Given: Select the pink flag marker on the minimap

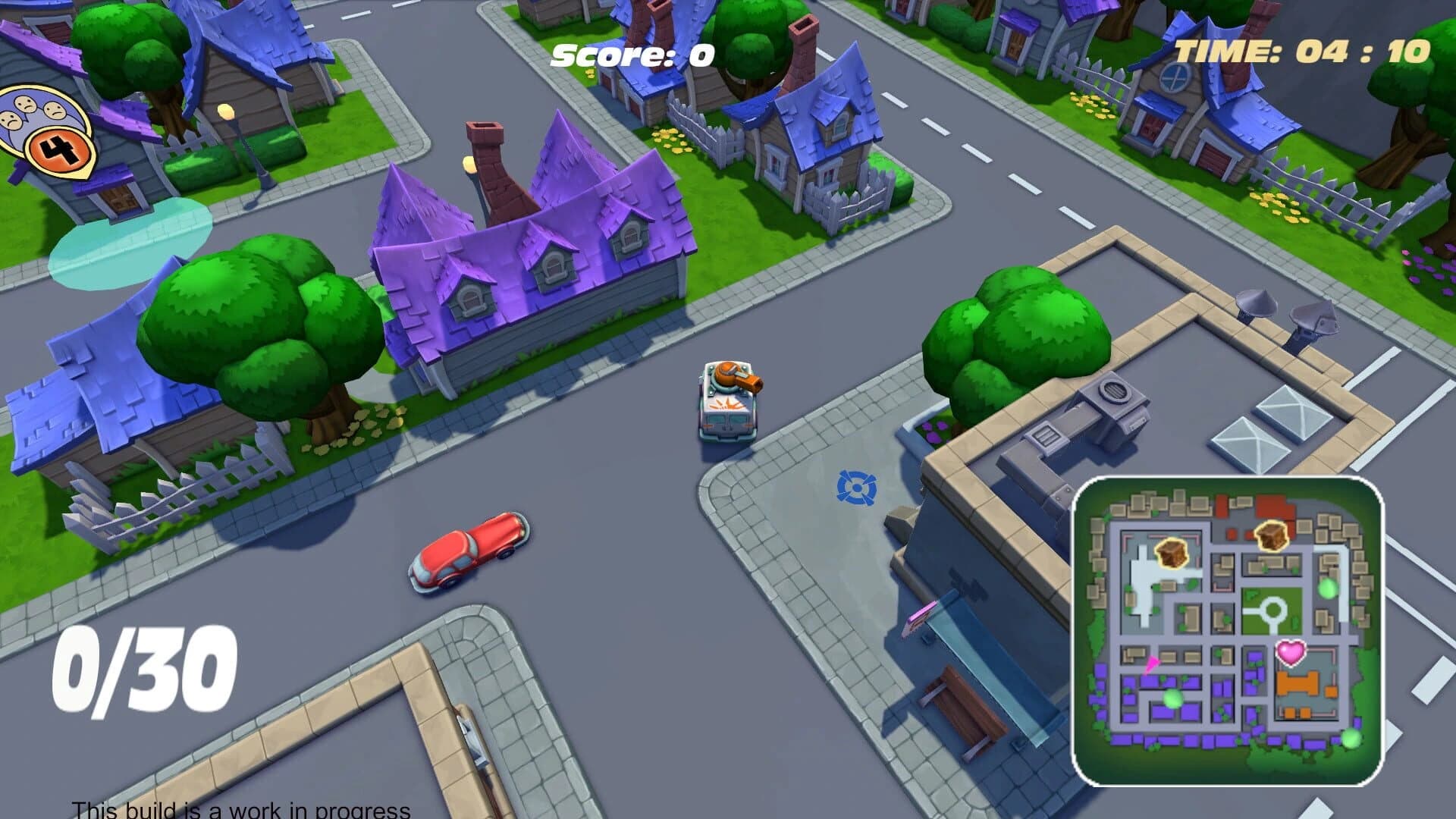Looking at the screenshot, I should 1152,664.
